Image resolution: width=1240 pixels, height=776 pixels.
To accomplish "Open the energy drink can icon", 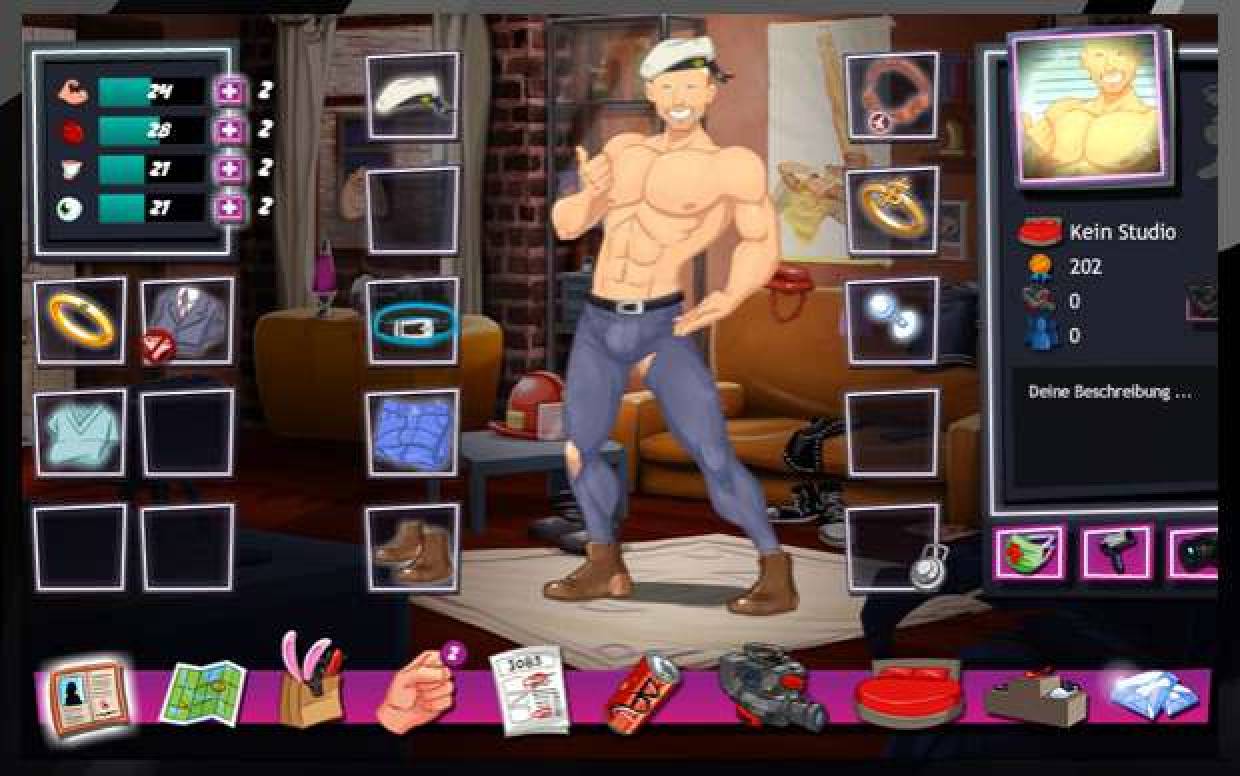I will [x=642, y=692].
